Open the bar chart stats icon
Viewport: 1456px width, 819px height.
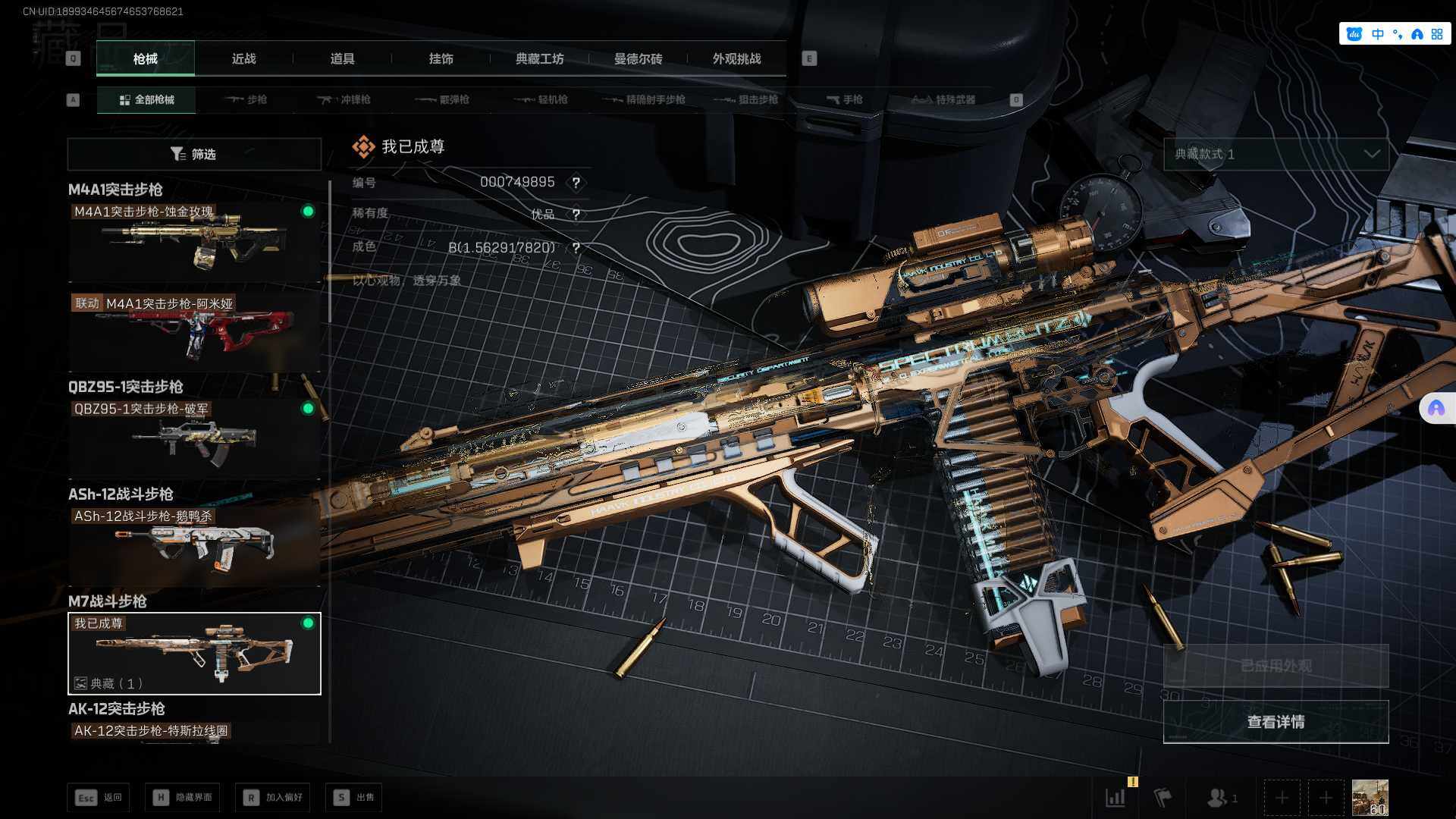pyautogui.click(x=1115, y=797)
